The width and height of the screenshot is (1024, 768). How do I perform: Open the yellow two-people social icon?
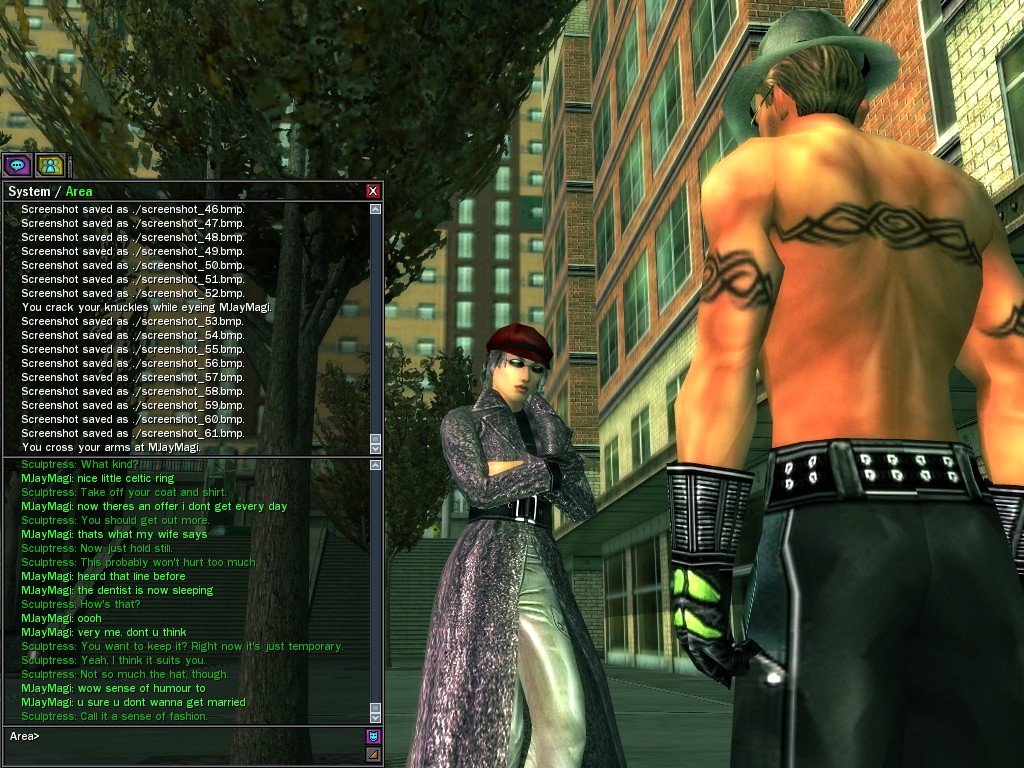pyautogui.click(x=49, y=165)
